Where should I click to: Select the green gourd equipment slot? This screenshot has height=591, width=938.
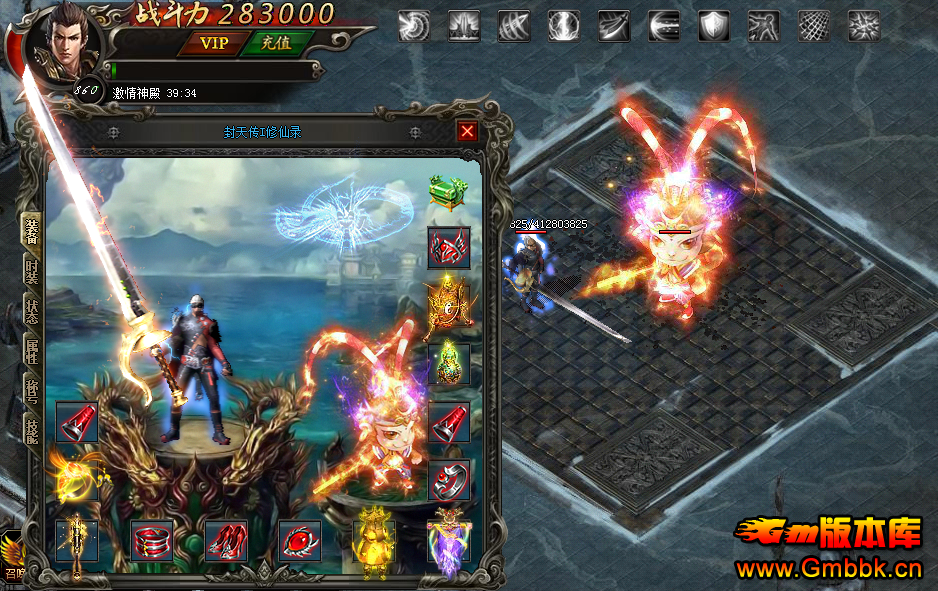click(449, 362)
